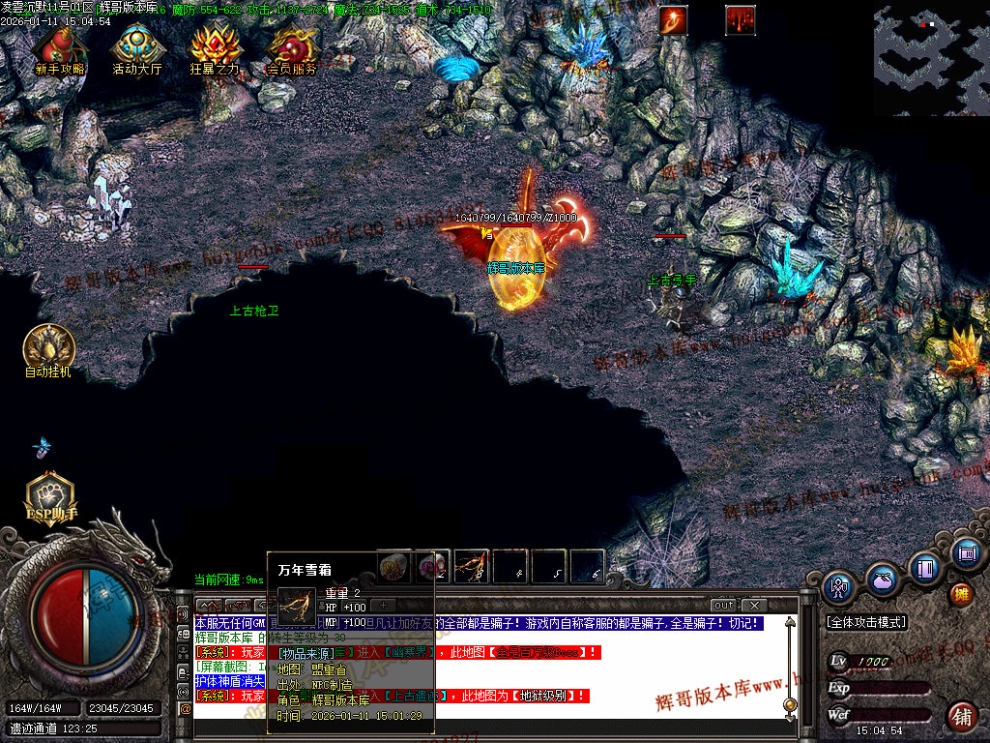Switch the 全体攻击模式 attack mode
The height and width of the screenshot is (743, 990).
point(866,622)
